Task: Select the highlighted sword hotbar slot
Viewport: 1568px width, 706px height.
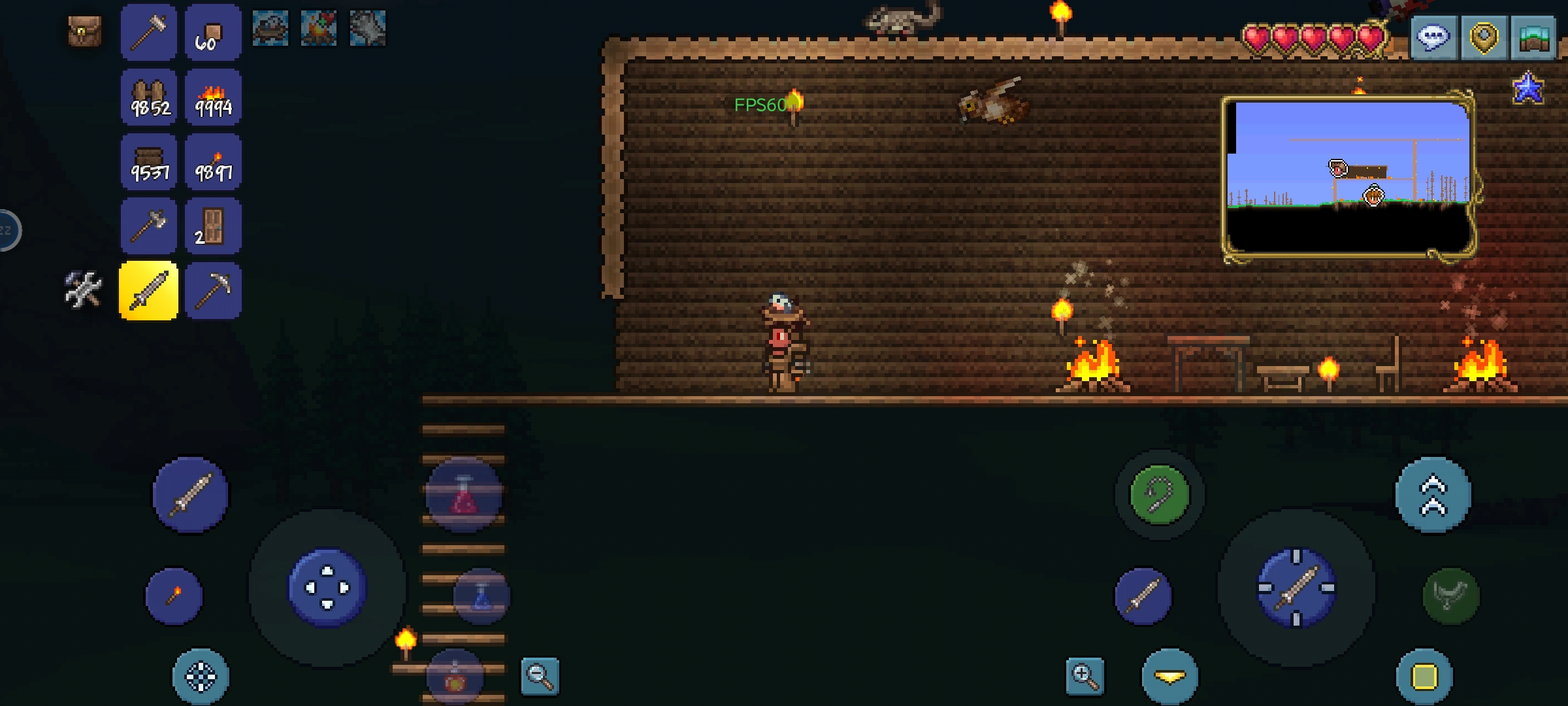Action: coord(149,291)
